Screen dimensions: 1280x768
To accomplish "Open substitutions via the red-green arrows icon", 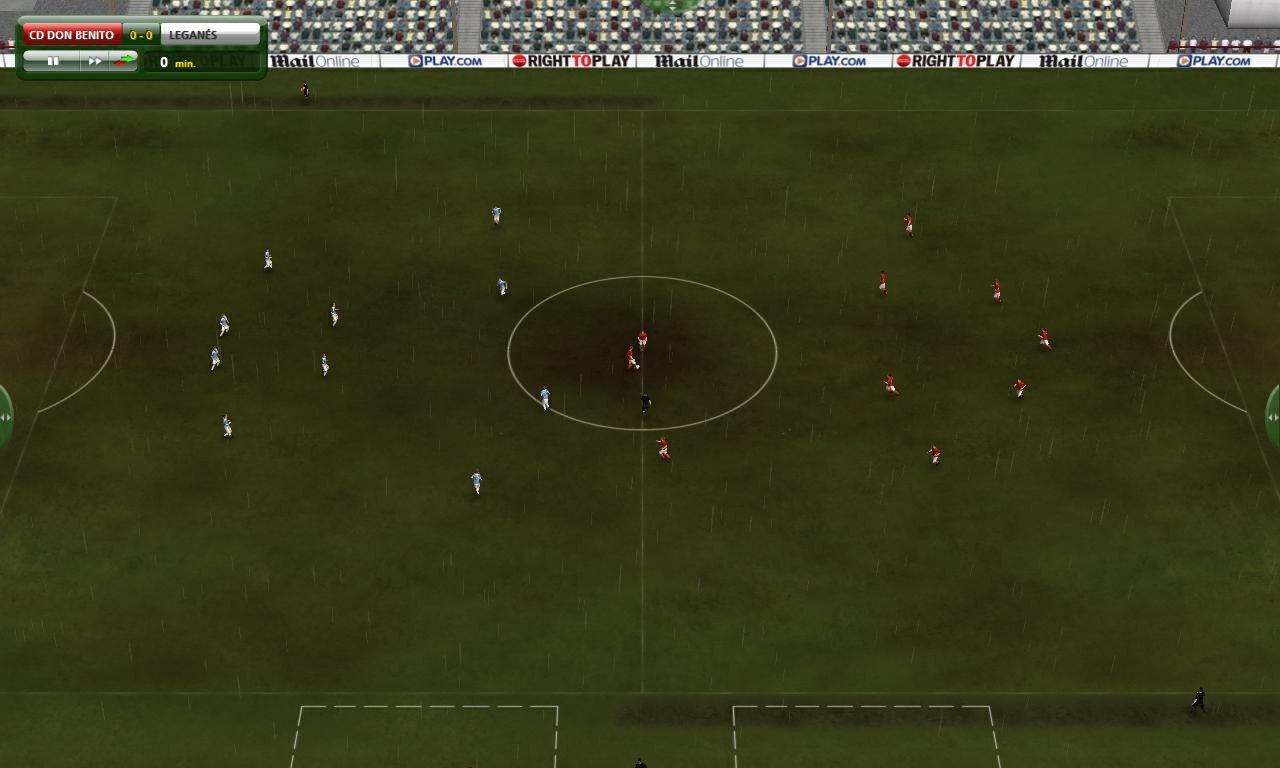I will click(x=122, y=60).
